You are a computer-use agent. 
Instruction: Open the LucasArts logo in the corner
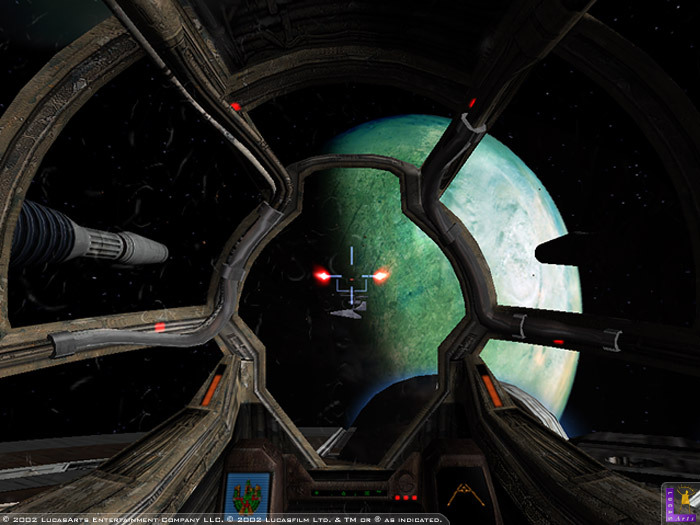[682, 498]
